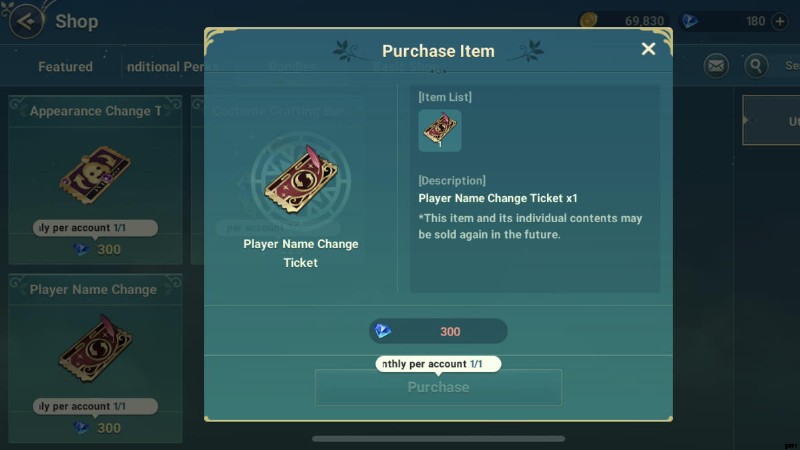
Task: Confirm with the Purchase button
Action: point(438,387)
